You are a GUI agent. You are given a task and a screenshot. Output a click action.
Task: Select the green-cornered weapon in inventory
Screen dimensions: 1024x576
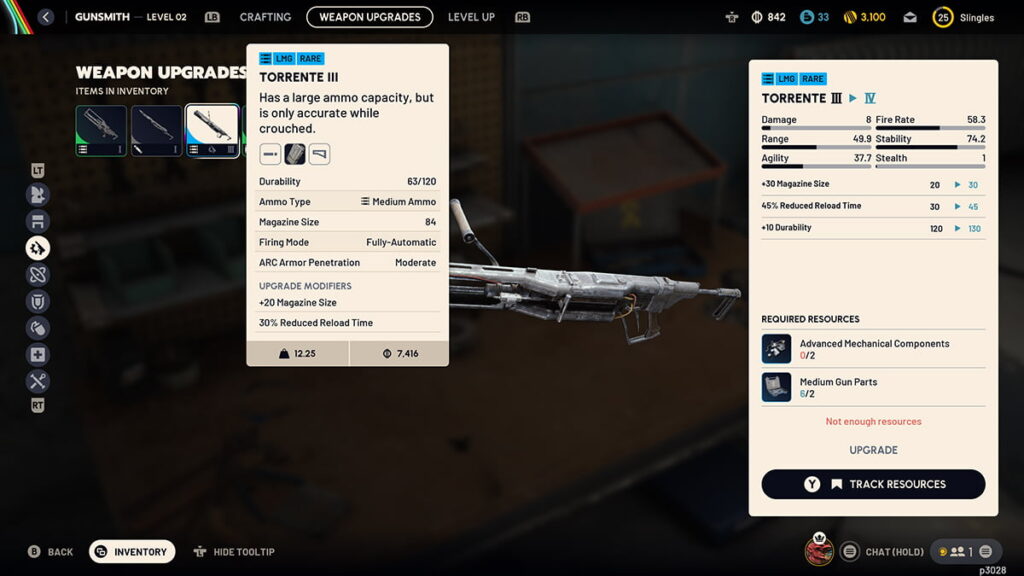coord(101,130)
